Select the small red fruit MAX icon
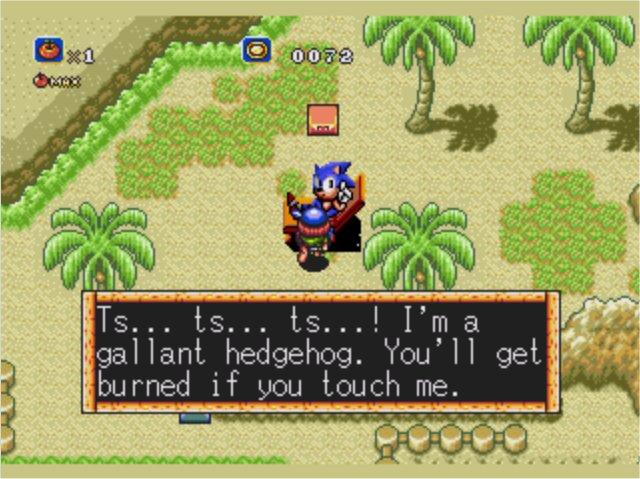 [x=41, y=81]
